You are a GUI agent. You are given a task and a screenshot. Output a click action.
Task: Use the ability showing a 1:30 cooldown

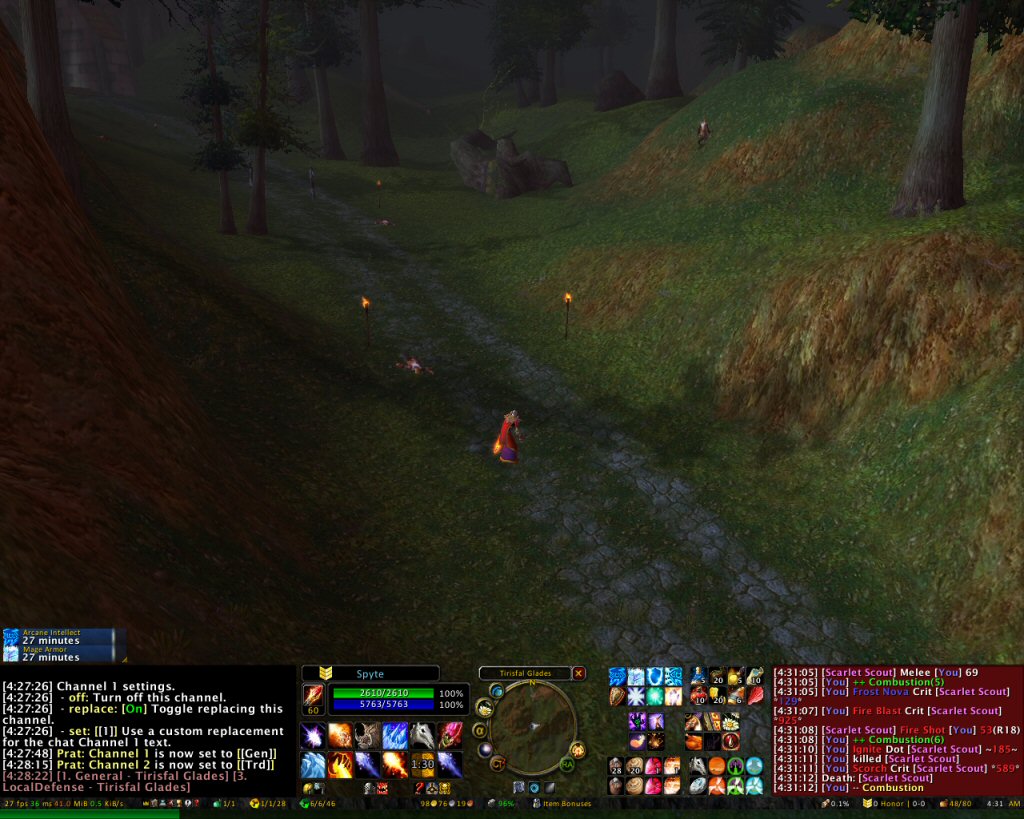click(422, 764)
